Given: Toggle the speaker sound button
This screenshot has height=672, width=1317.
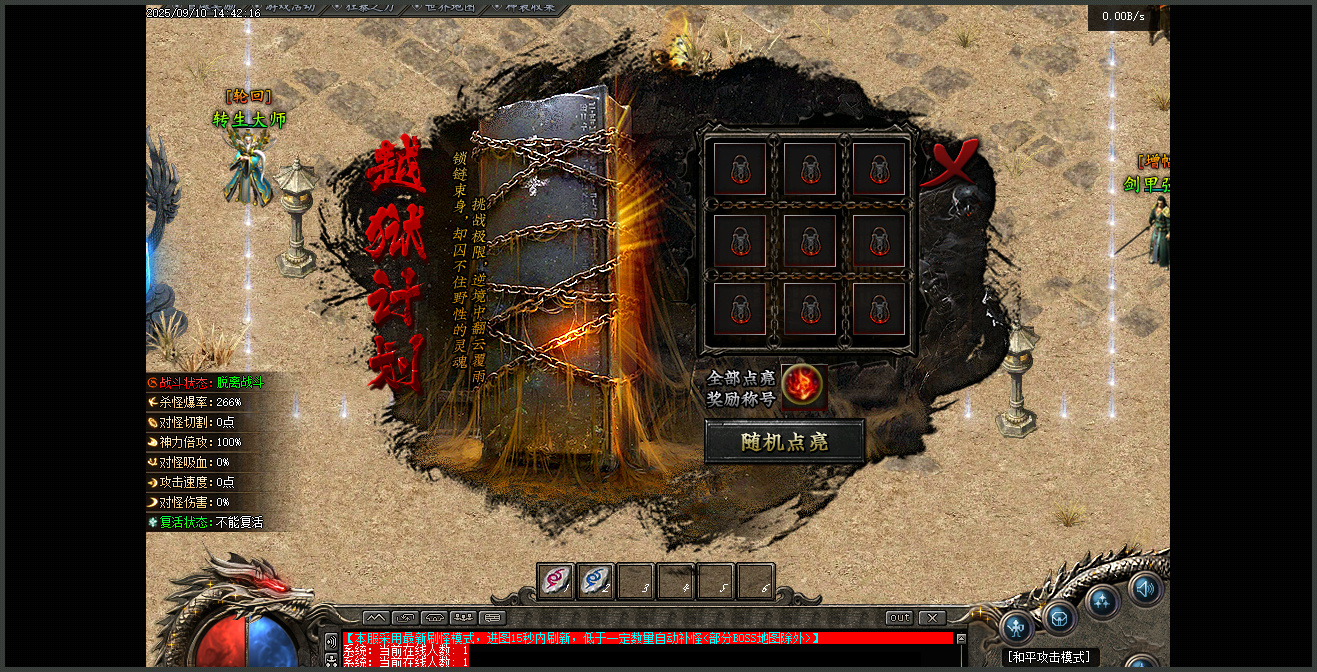Looking at the screenshot, I should click(x=1146, y=589).
